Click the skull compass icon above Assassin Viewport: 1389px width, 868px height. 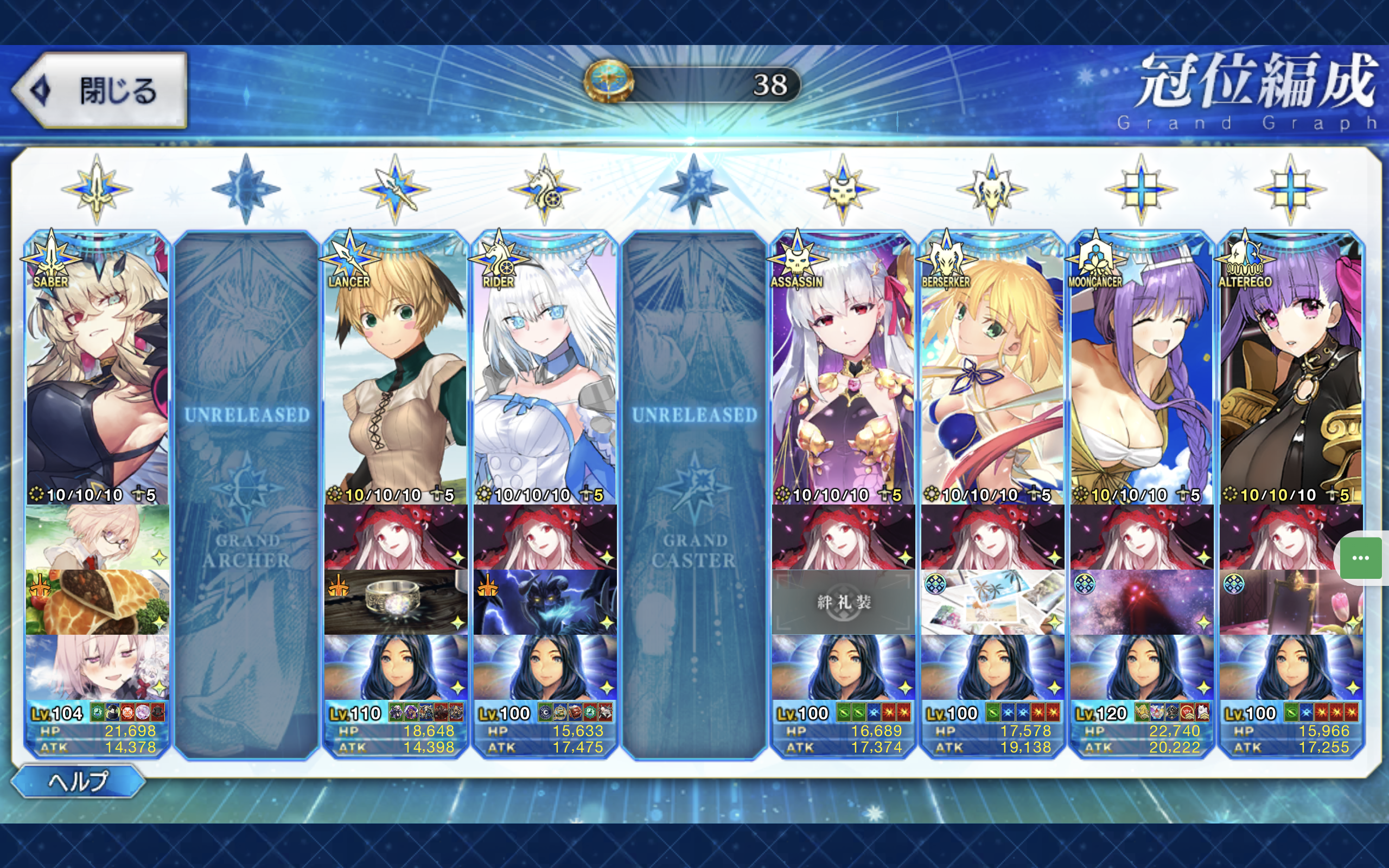tap(843, 189)
